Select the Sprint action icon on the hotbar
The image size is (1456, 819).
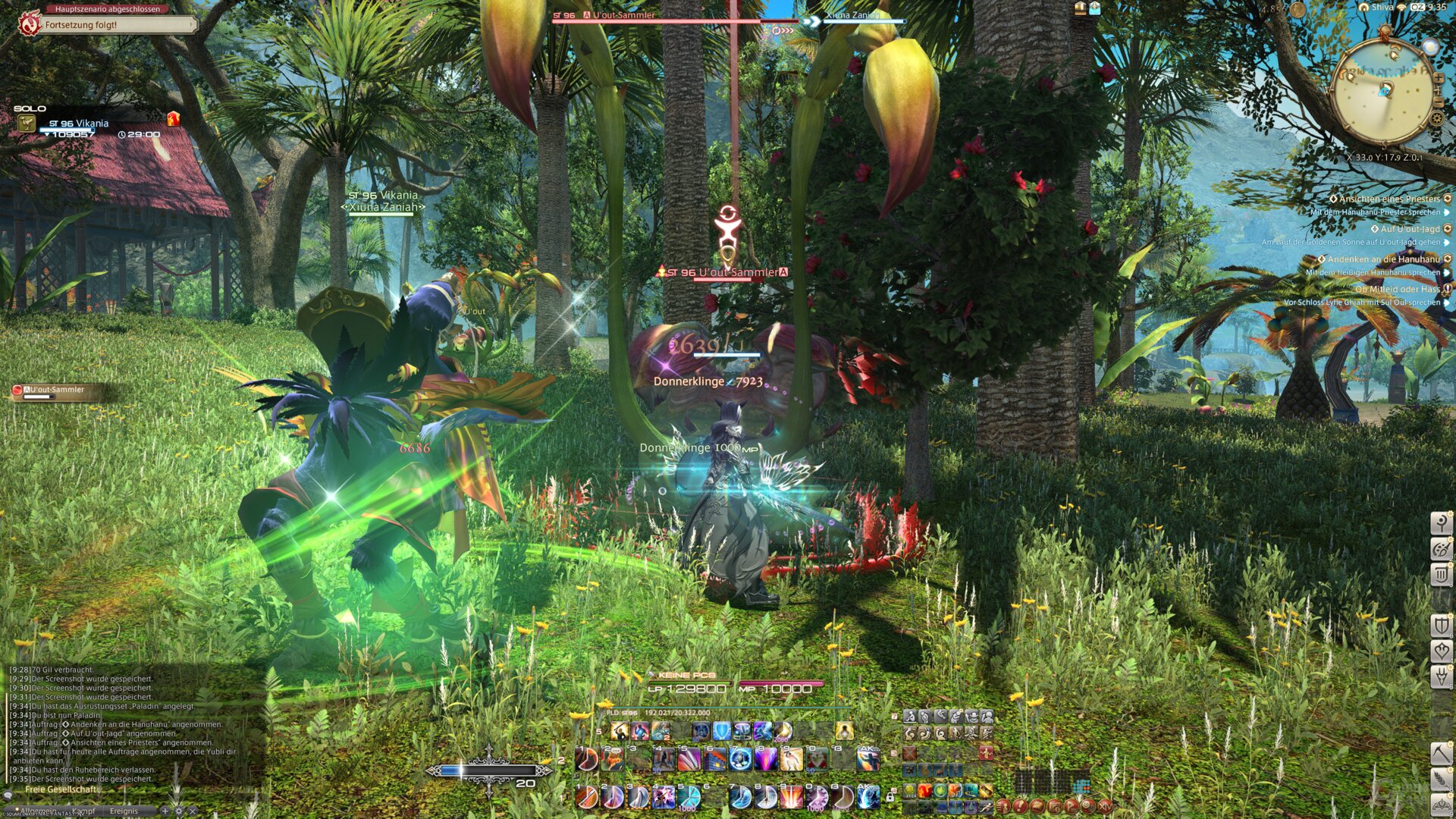tap(987, 807)
